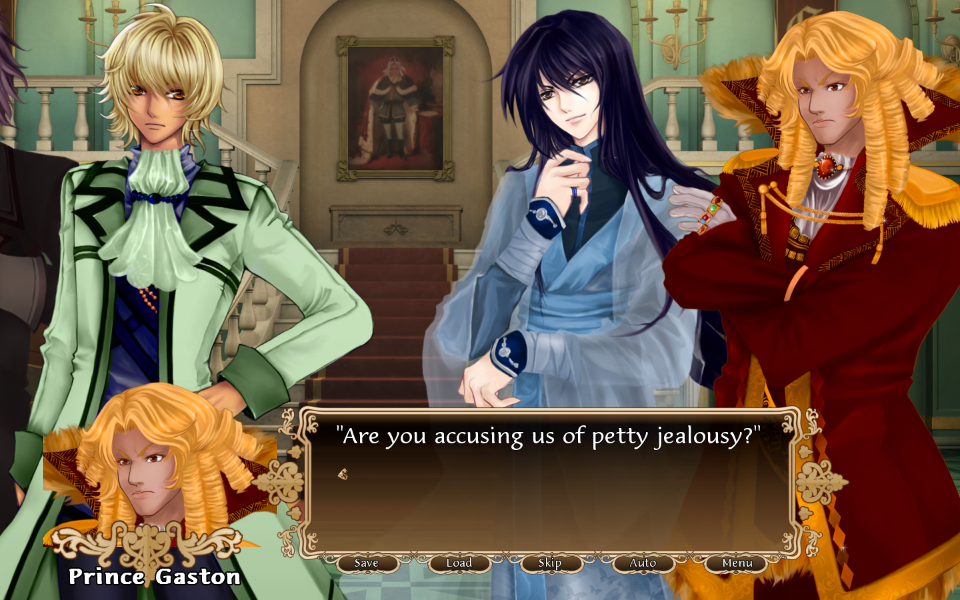Toggle Auto dialogue advance
Screen dimensions: 960x600
coord(643,563)
